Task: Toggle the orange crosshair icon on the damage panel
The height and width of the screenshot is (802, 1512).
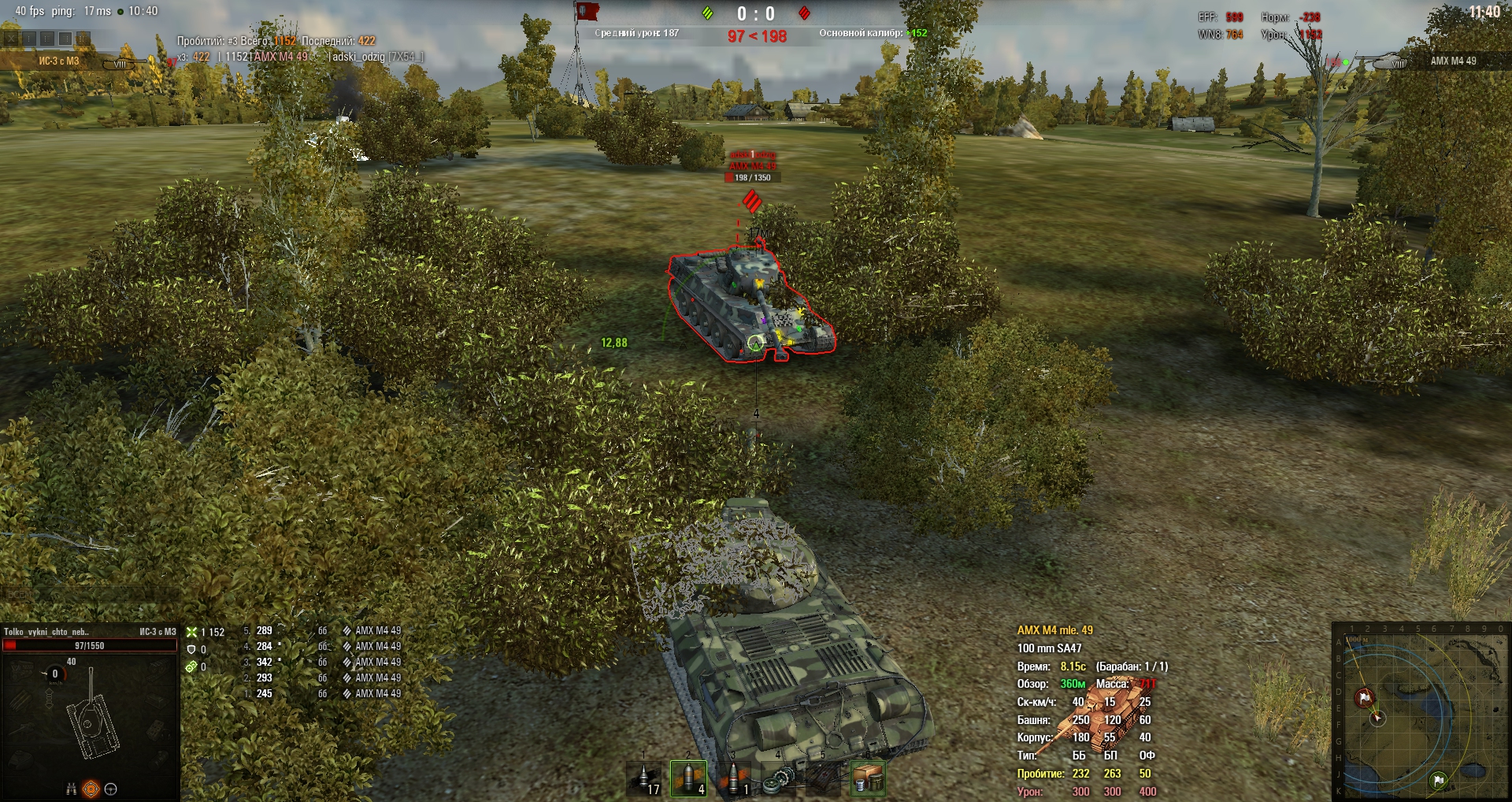Action: pos(91,789)
